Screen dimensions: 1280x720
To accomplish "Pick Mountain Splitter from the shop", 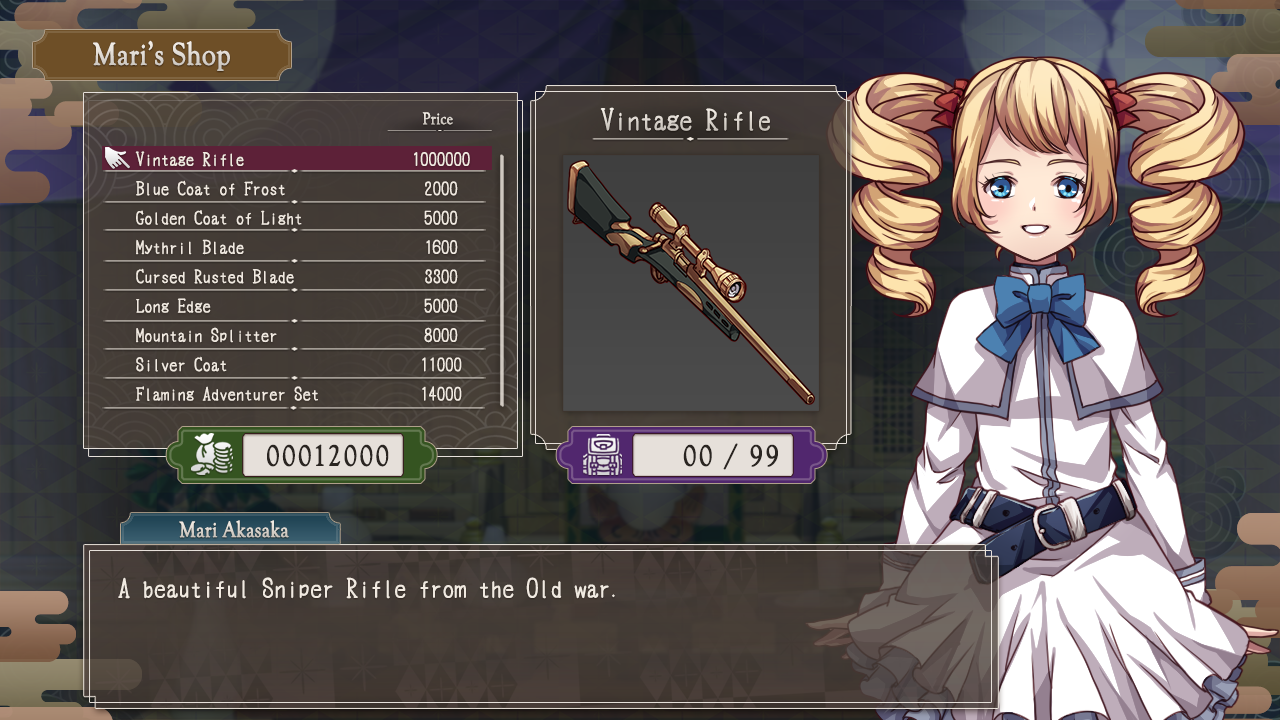I will tap(297, 335).
